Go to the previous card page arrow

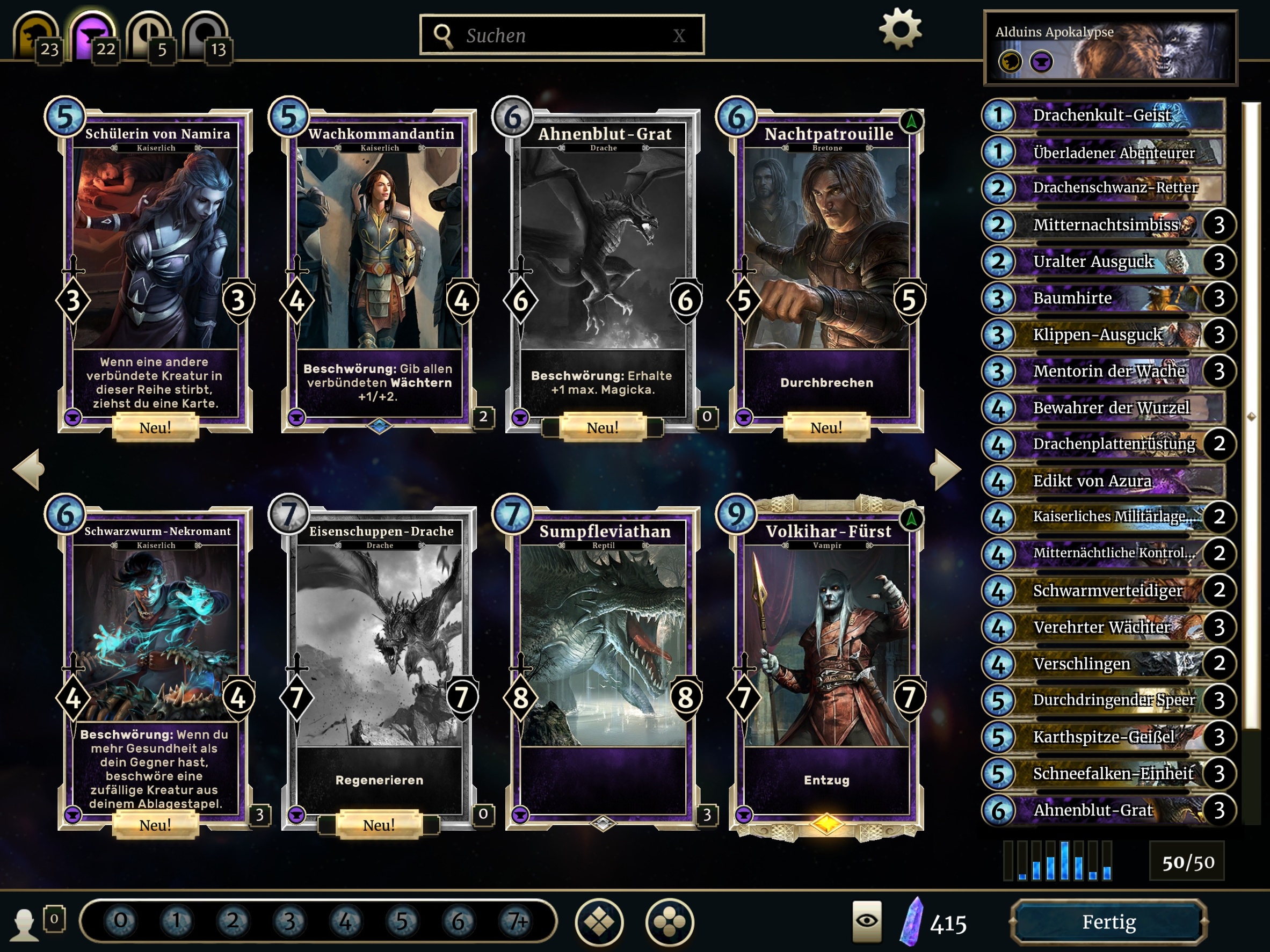tap(28, 469)
